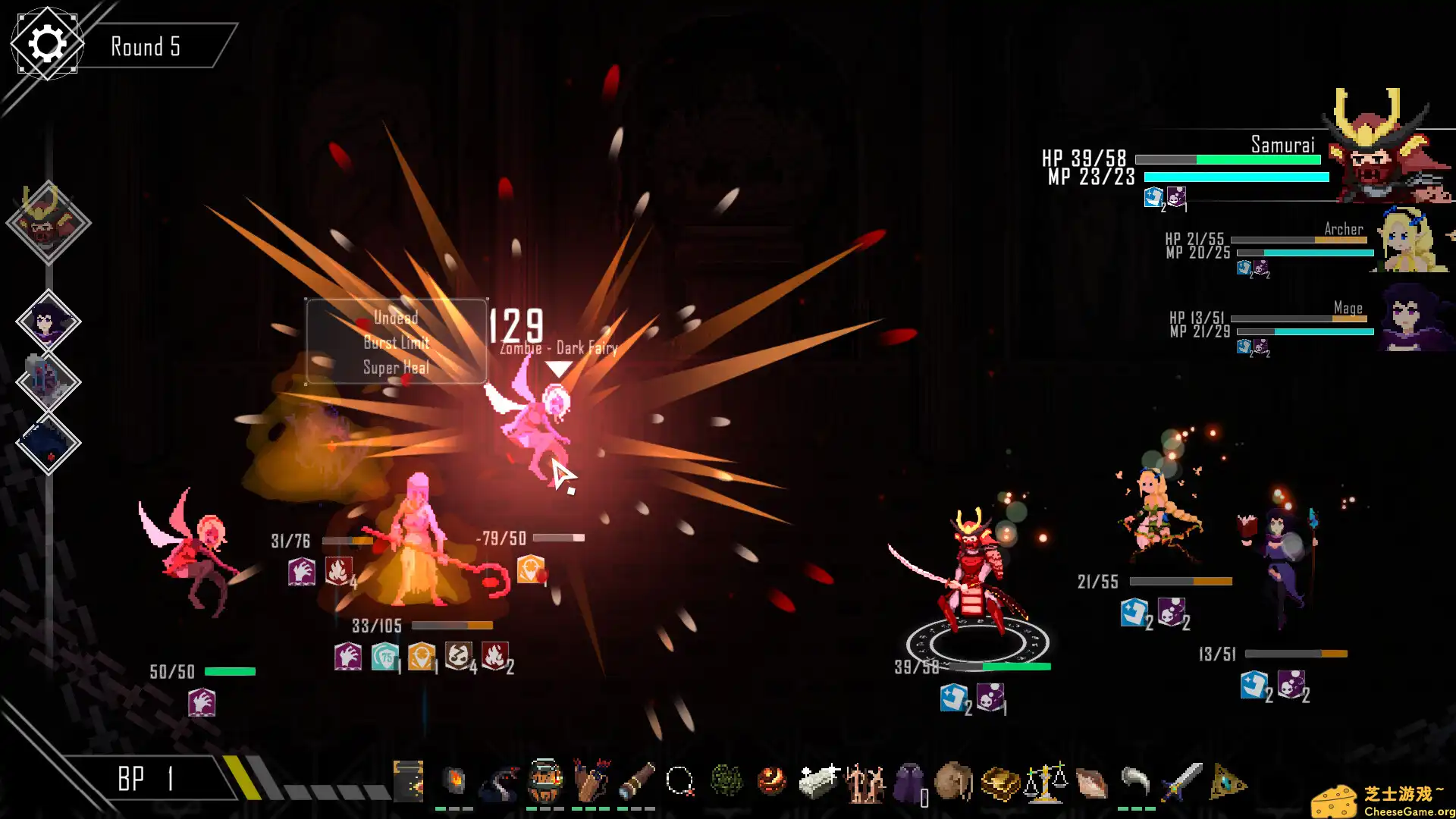Select Burst Limit from the skill list
The image size is (1456, 819).
(x=397, y=342)
